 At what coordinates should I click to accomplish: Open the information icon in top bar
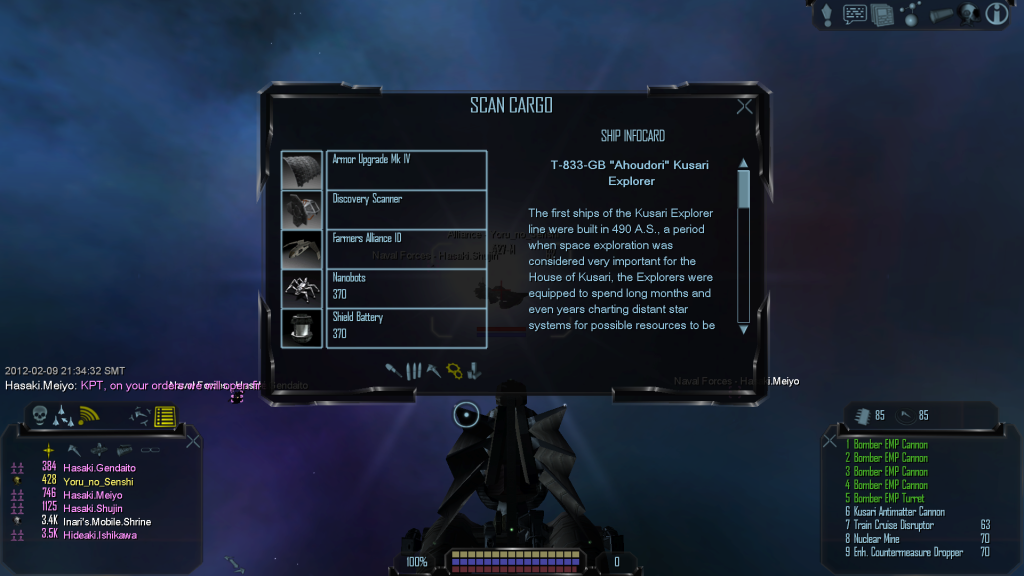tap(996, 14)
